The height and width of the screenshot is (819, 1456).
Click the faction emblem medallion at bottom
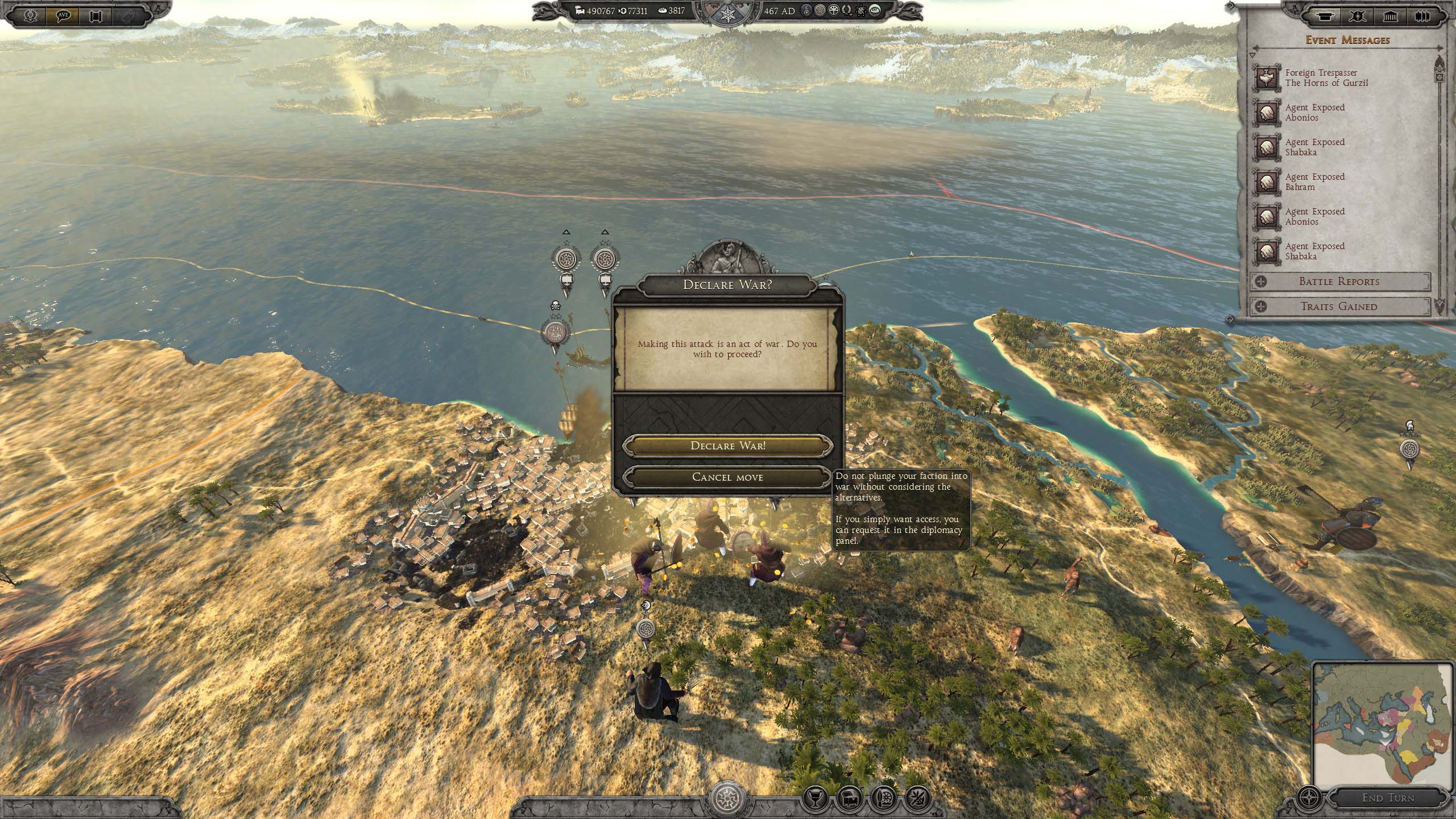[727, 799]
